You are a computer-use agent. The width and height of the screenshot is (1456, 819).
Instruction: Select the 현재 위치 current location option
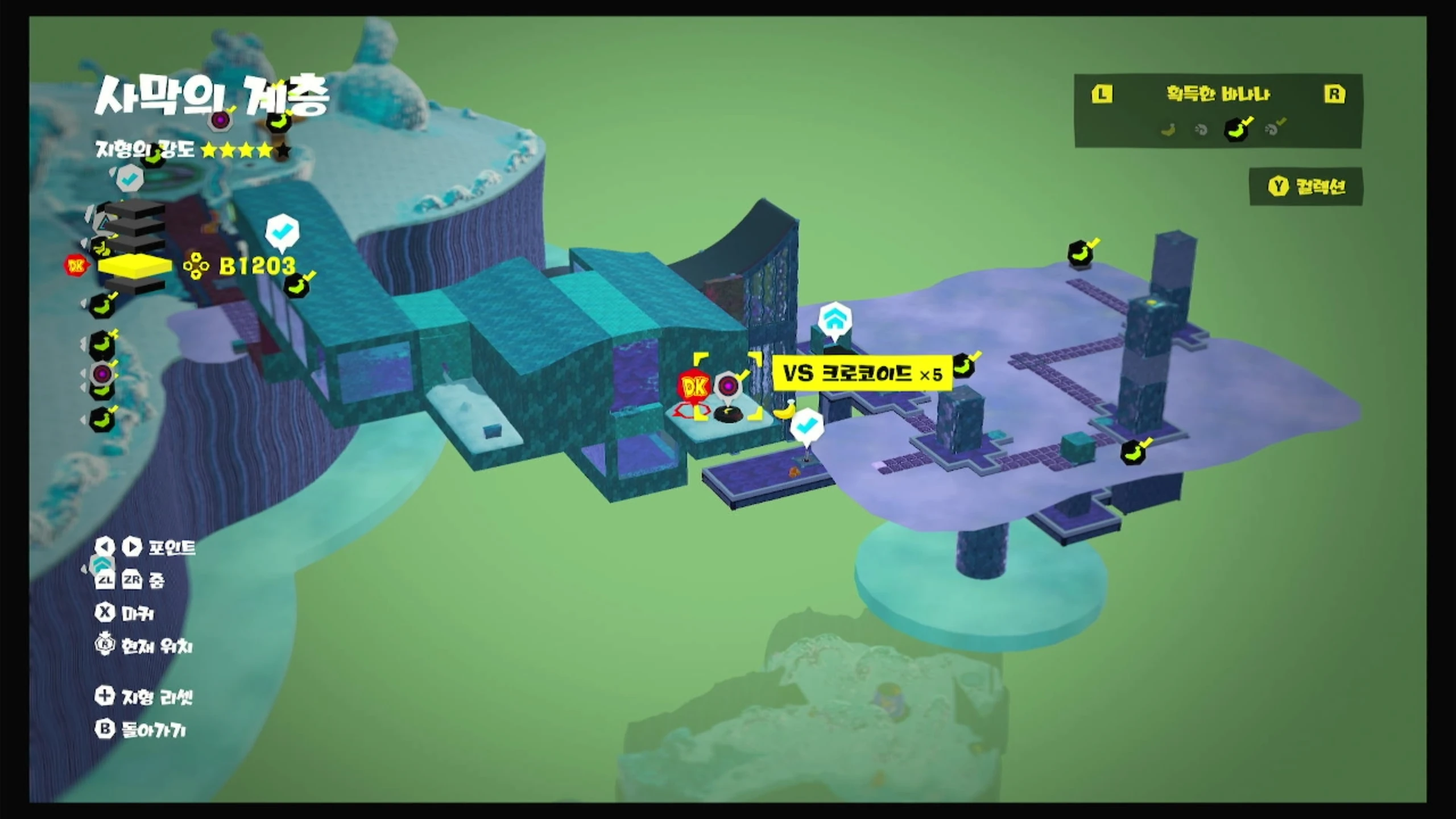144,646
